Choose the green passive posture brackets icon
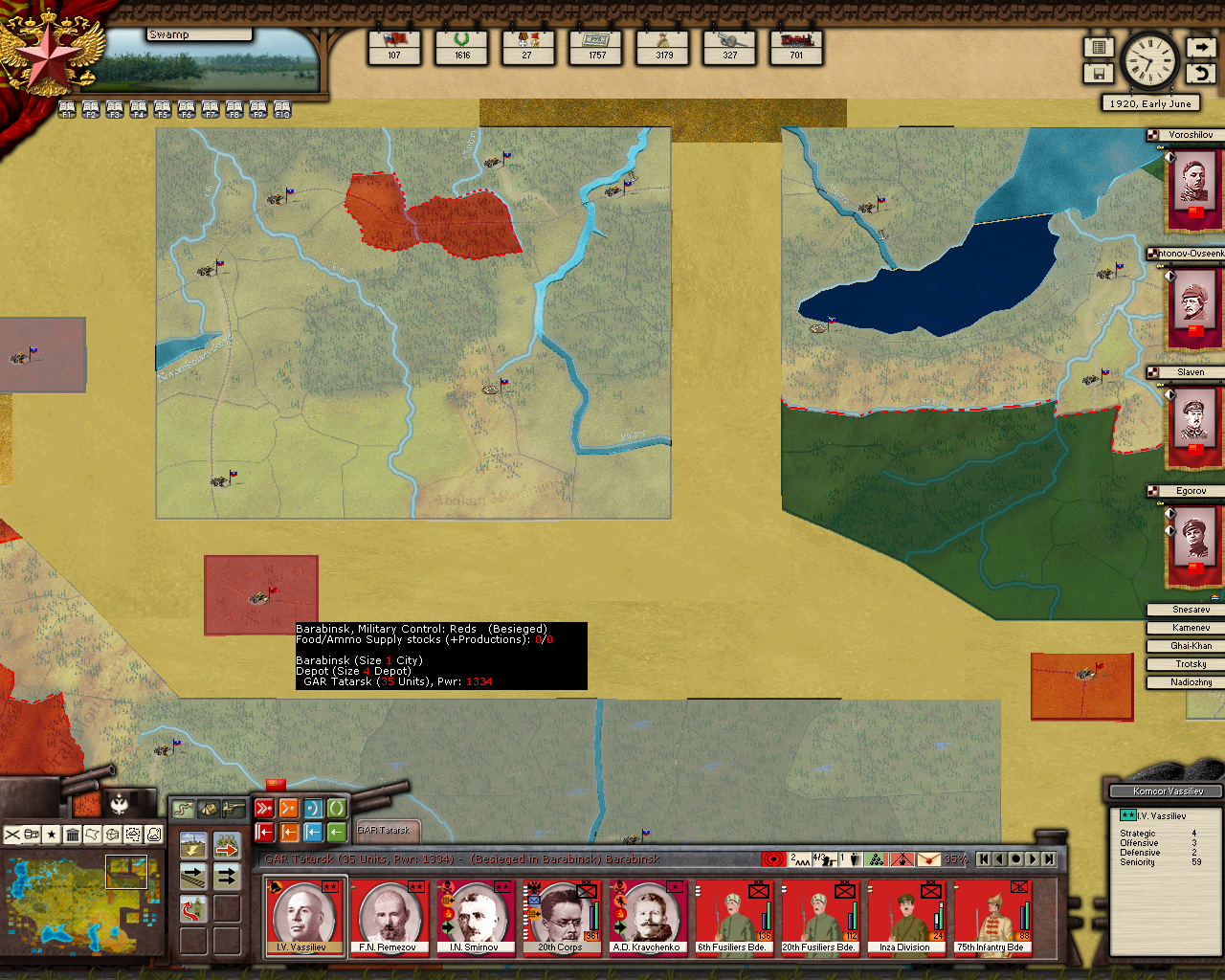This screenshot has height=980, width=1225. (x=336, y=809)
